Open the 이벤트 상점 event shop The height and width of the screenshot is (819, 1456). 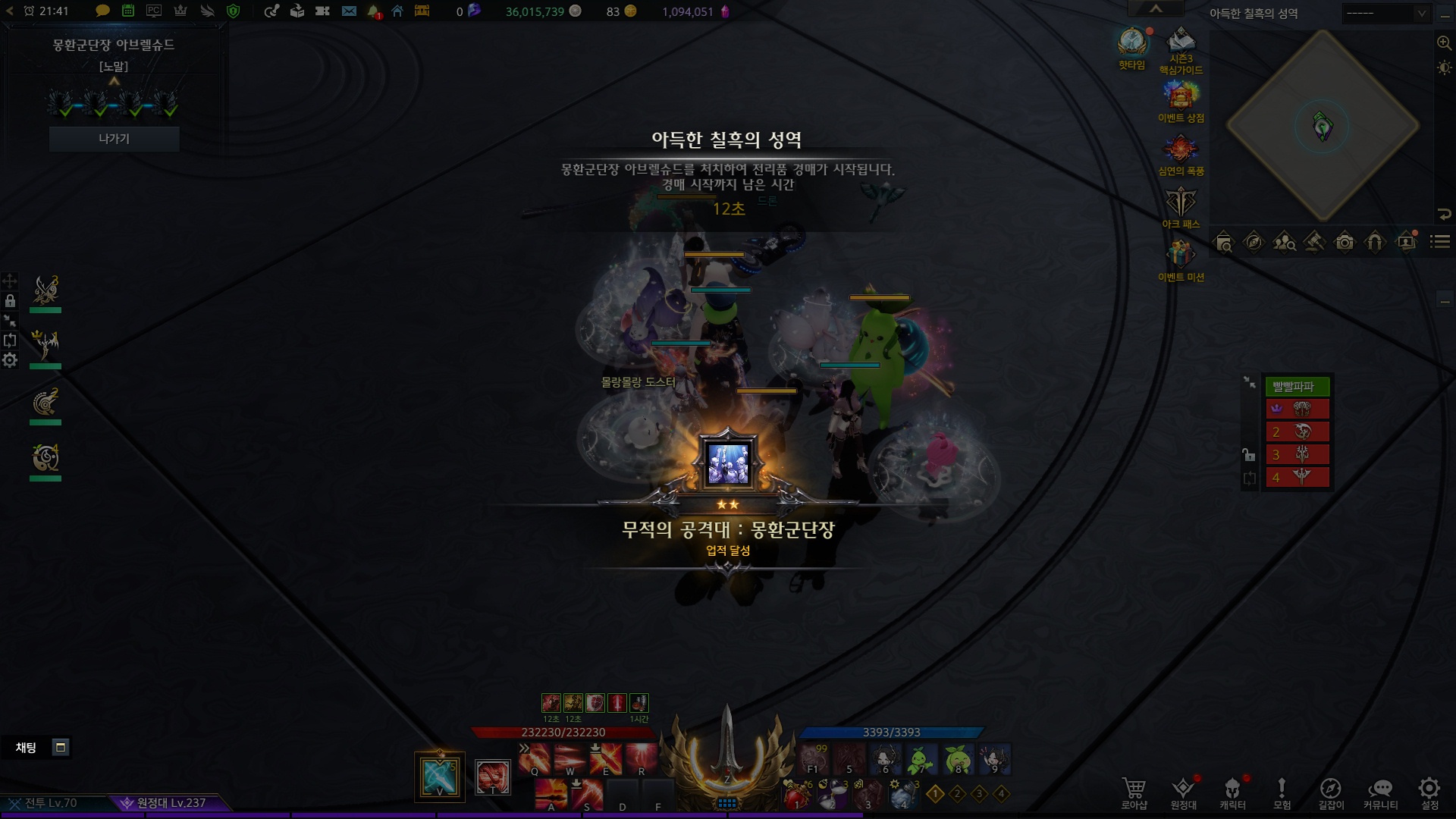[x=1181, y=99]
